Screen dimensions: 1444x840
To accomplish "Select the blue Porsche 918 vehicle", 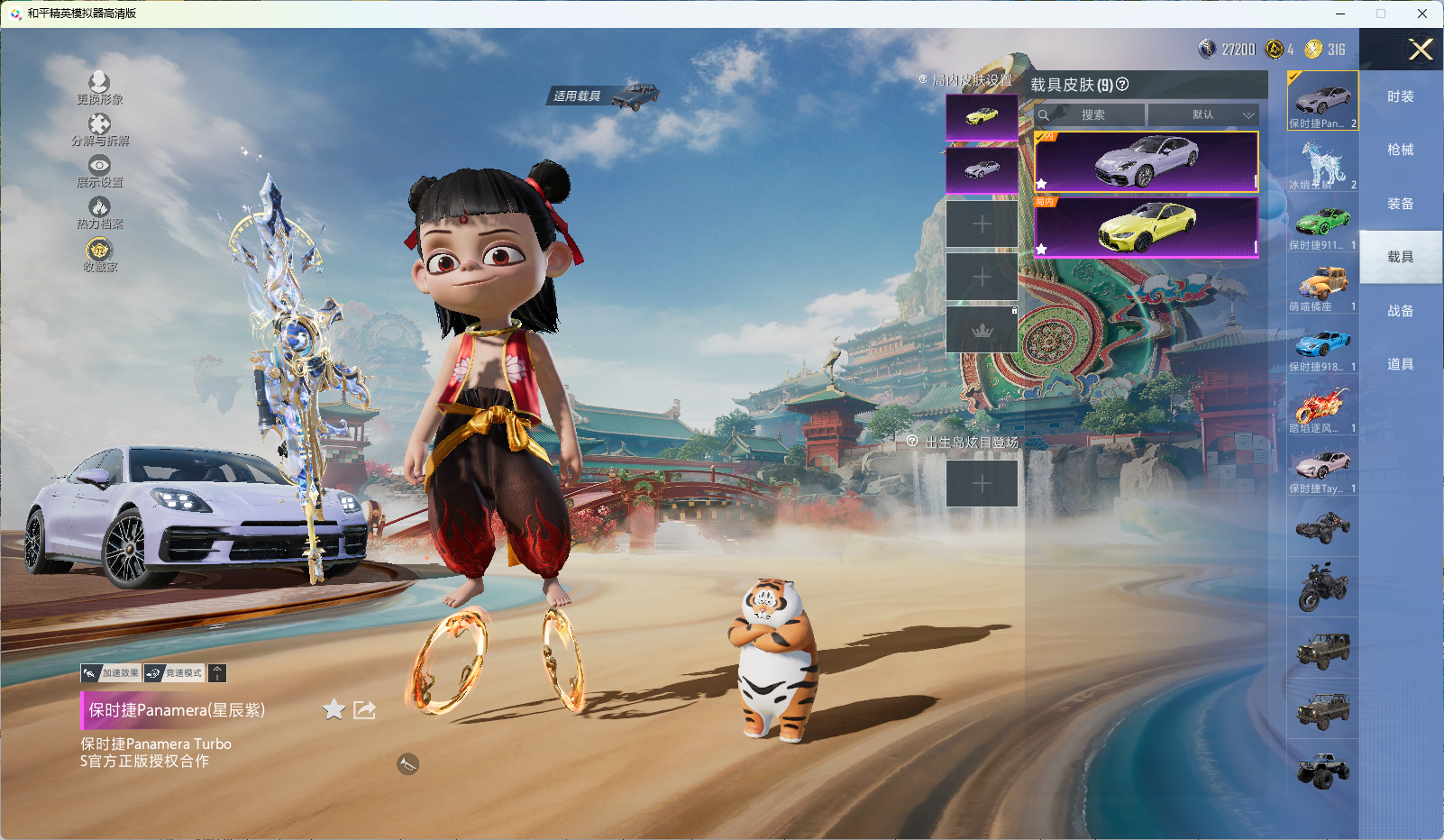I will click(x=1322, y=345).
